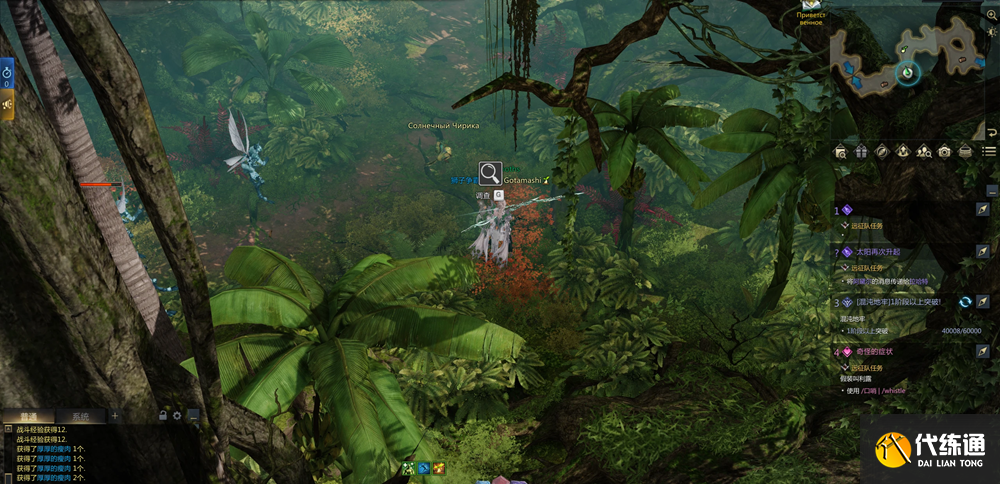Minimize the quest tracker panel
The width and height of the screenshot is (1000, 484).
(x=991, y=189)
